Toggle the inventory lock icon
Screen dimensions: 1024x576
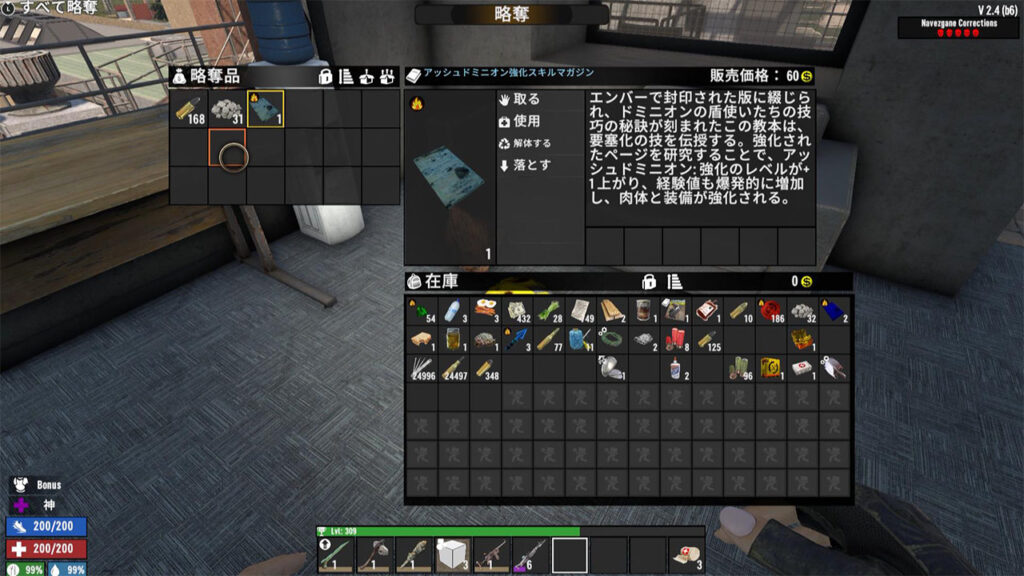tap(648, 281)
